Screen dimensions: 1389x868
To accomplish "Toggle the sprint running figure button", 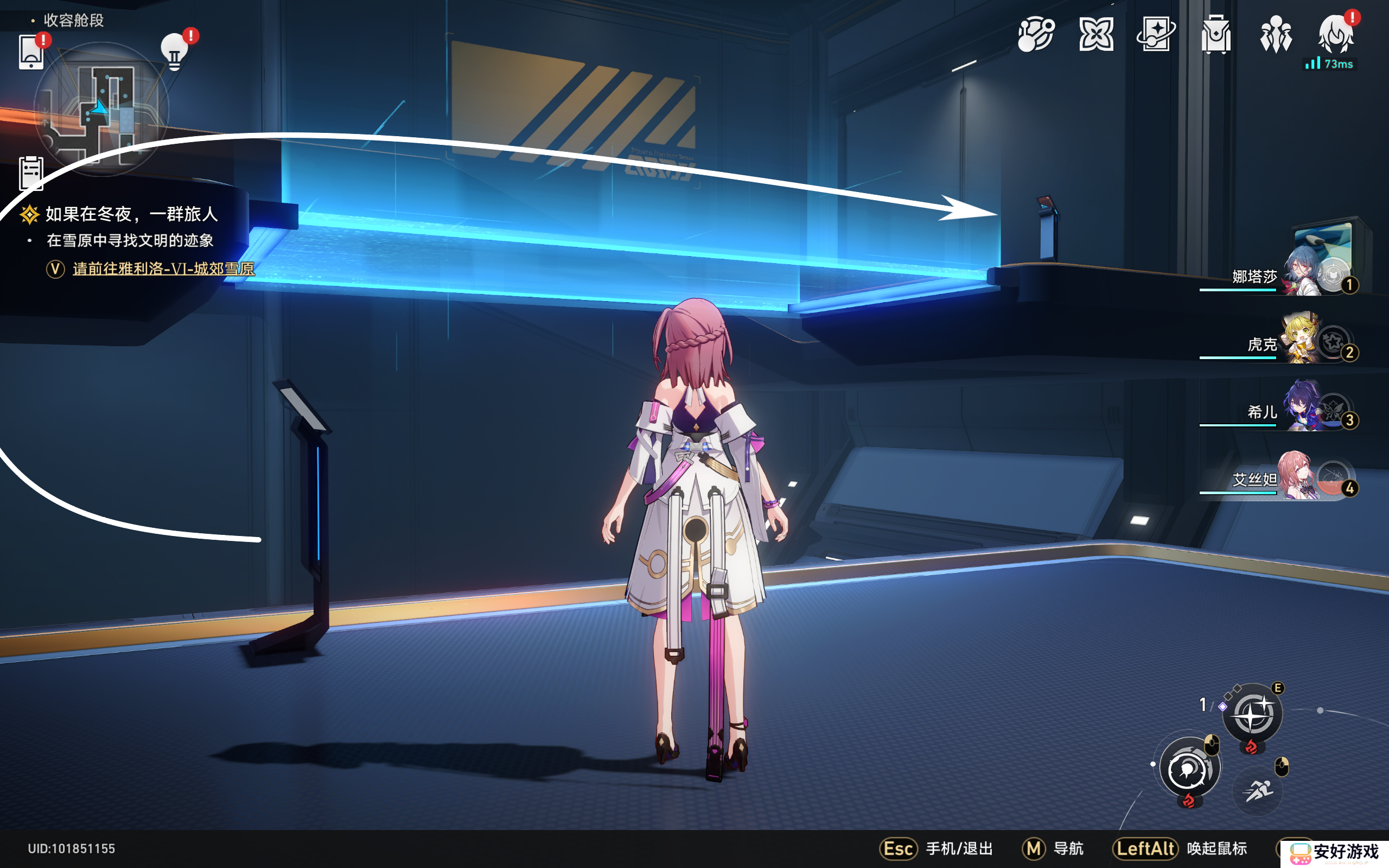I will point(1258,790).
